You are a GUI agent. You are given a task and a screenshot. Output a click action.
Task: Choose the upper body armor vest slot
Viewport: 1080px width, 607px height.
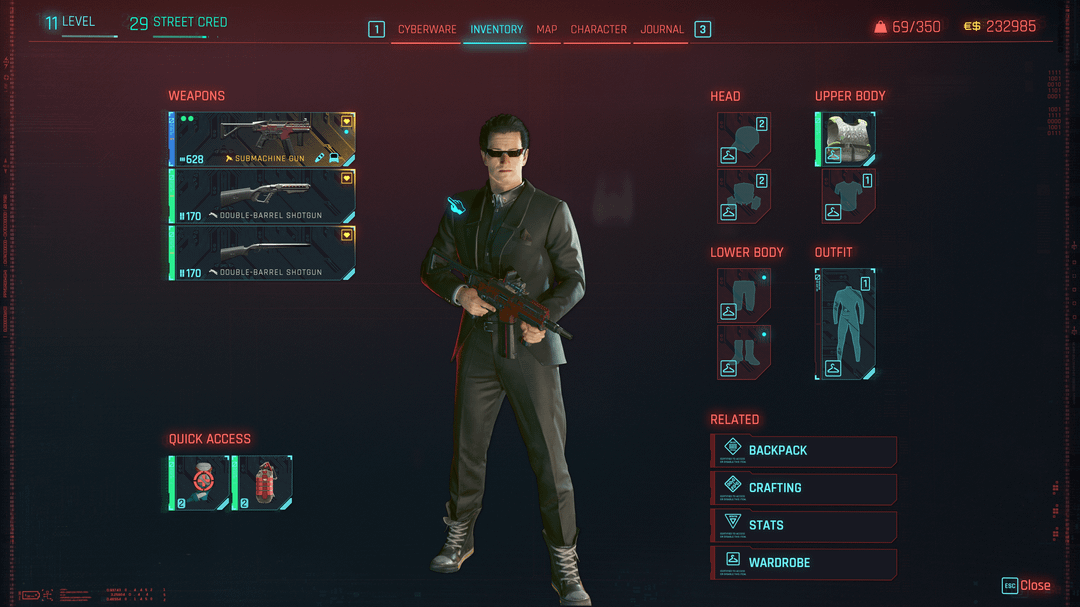click(848, 139)
